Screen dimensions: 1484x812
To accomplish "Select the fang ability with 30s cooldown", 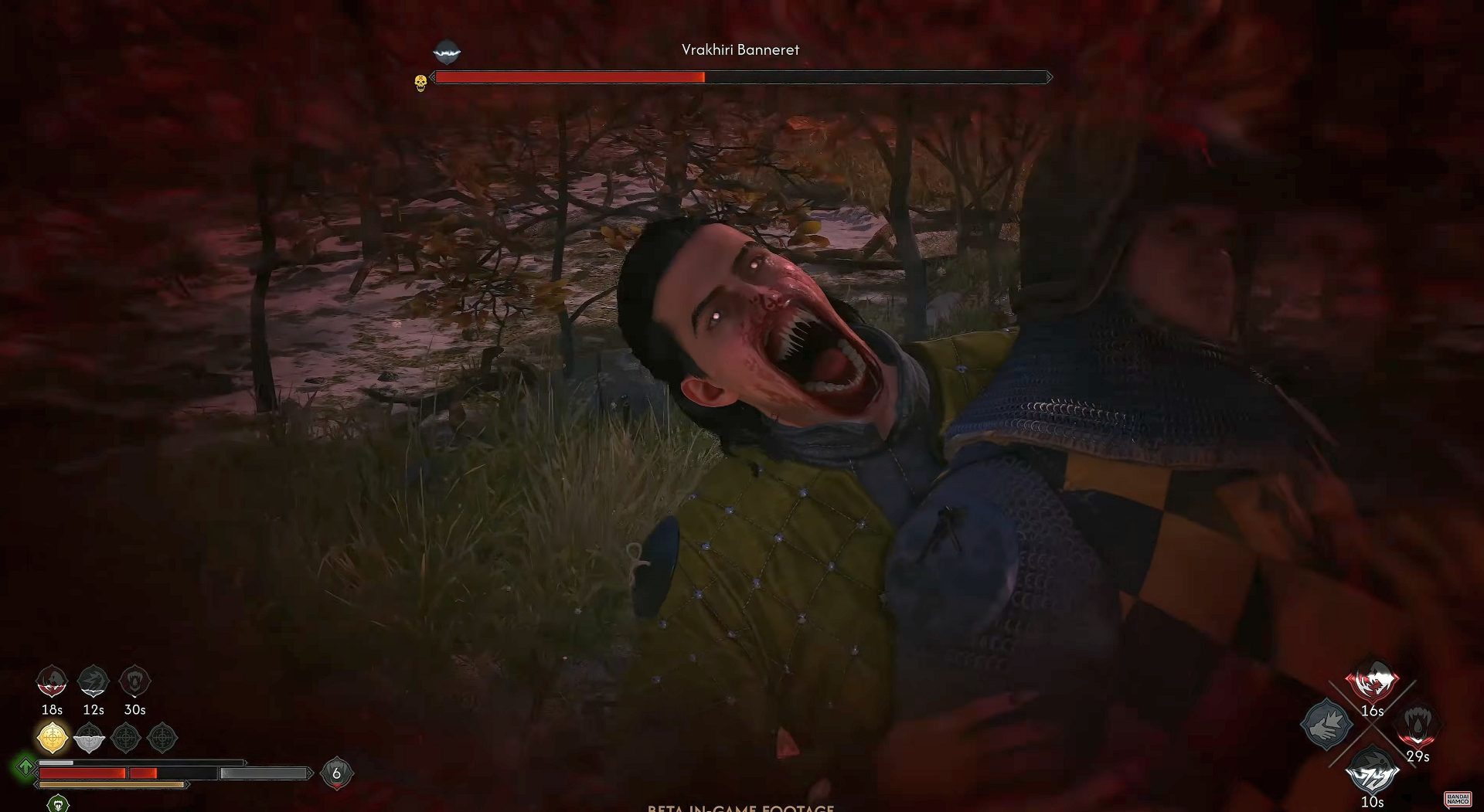I will pyautogui.click(x=134, y=681).
